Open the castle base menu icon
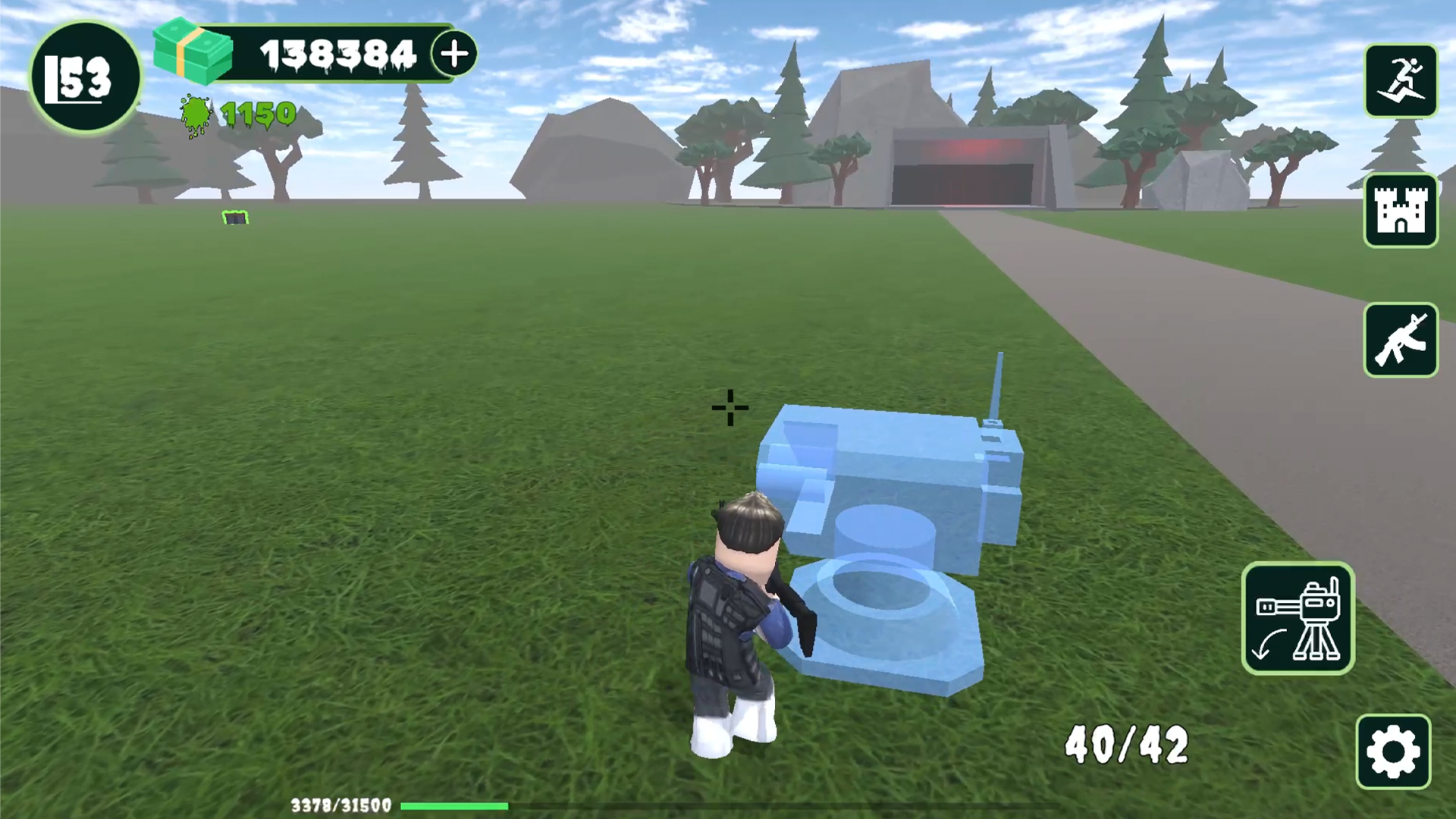The image size is (1456, 819). 1401,211
